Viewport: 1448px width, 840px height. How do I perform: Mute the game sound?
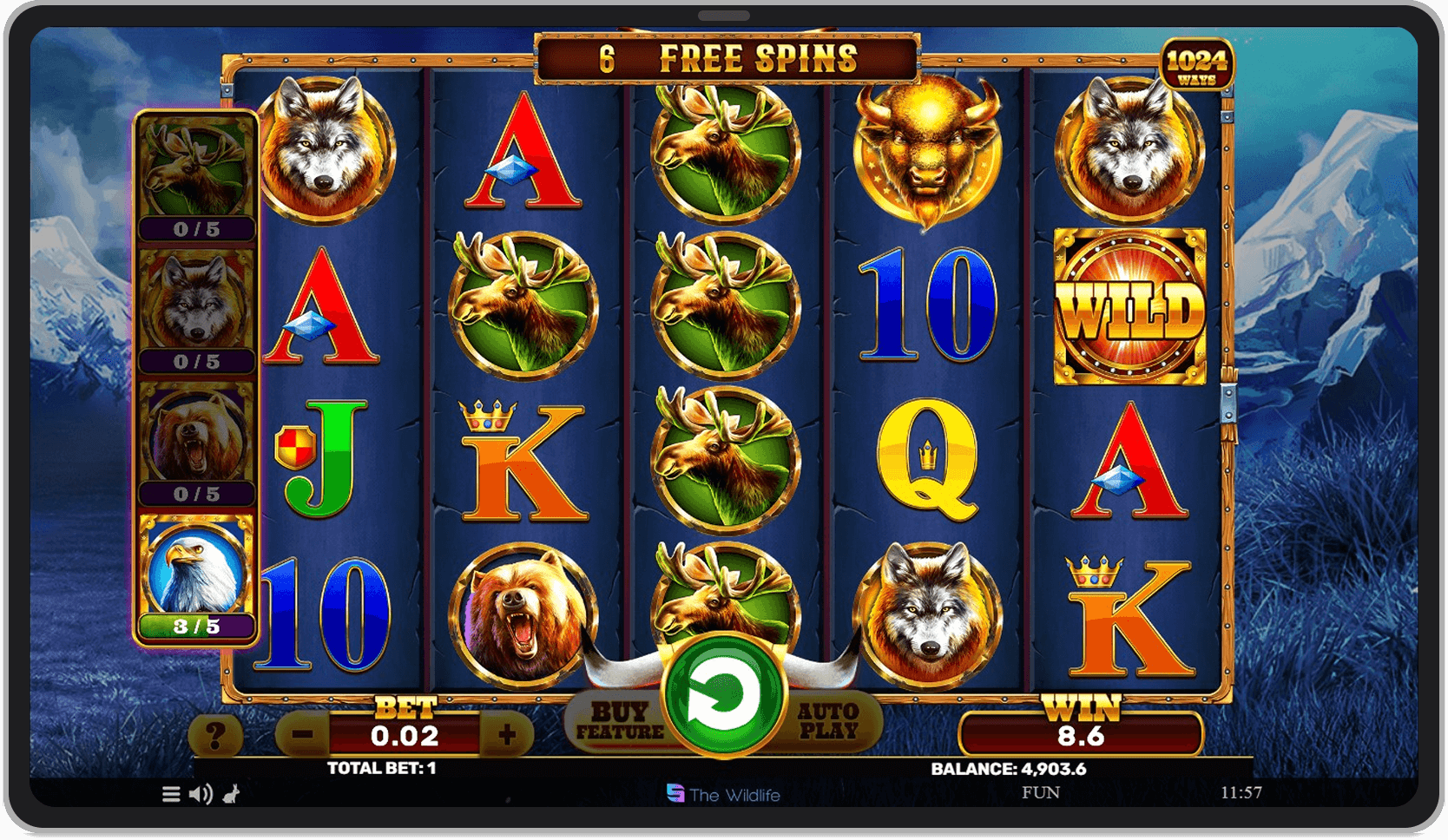[x=201, y=794]
